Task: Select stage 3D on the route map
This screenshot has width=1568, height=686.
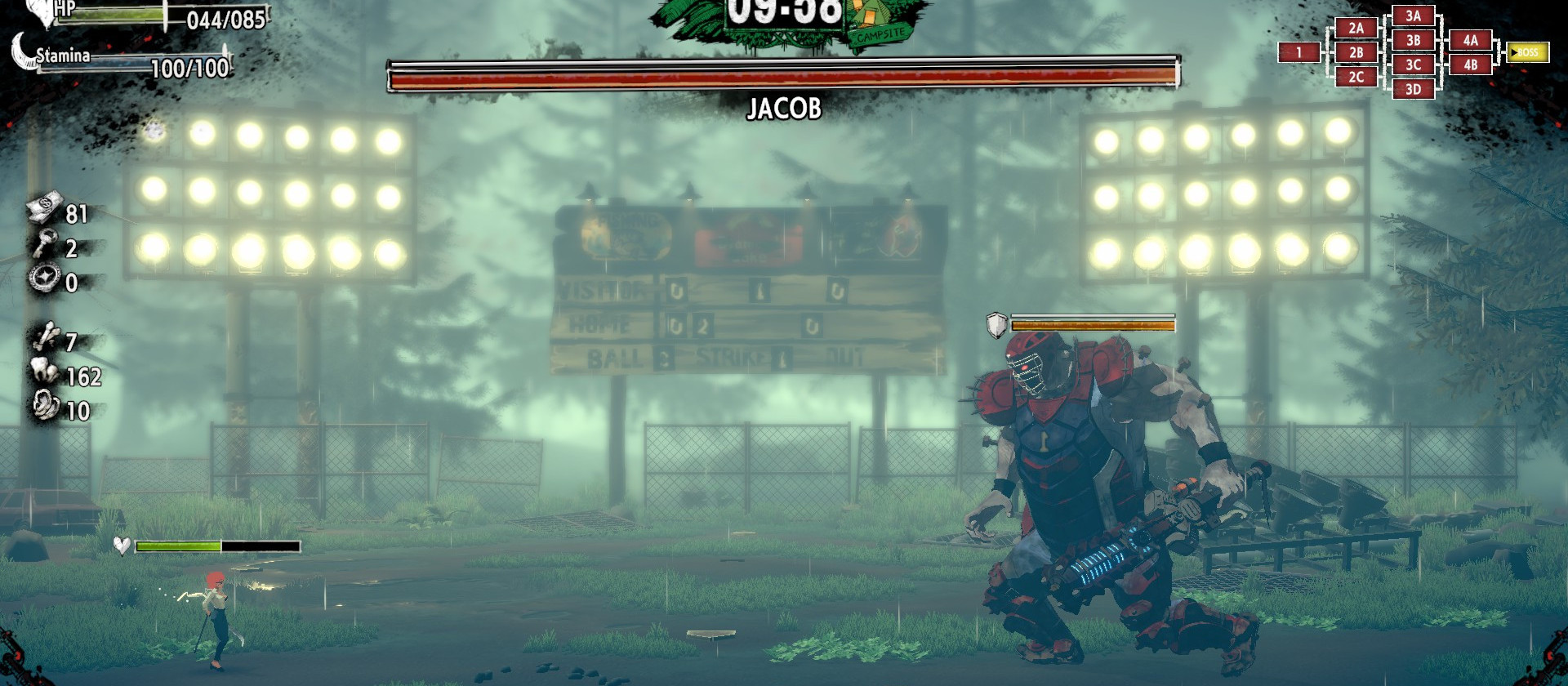Action: (x=1413, y=90)
